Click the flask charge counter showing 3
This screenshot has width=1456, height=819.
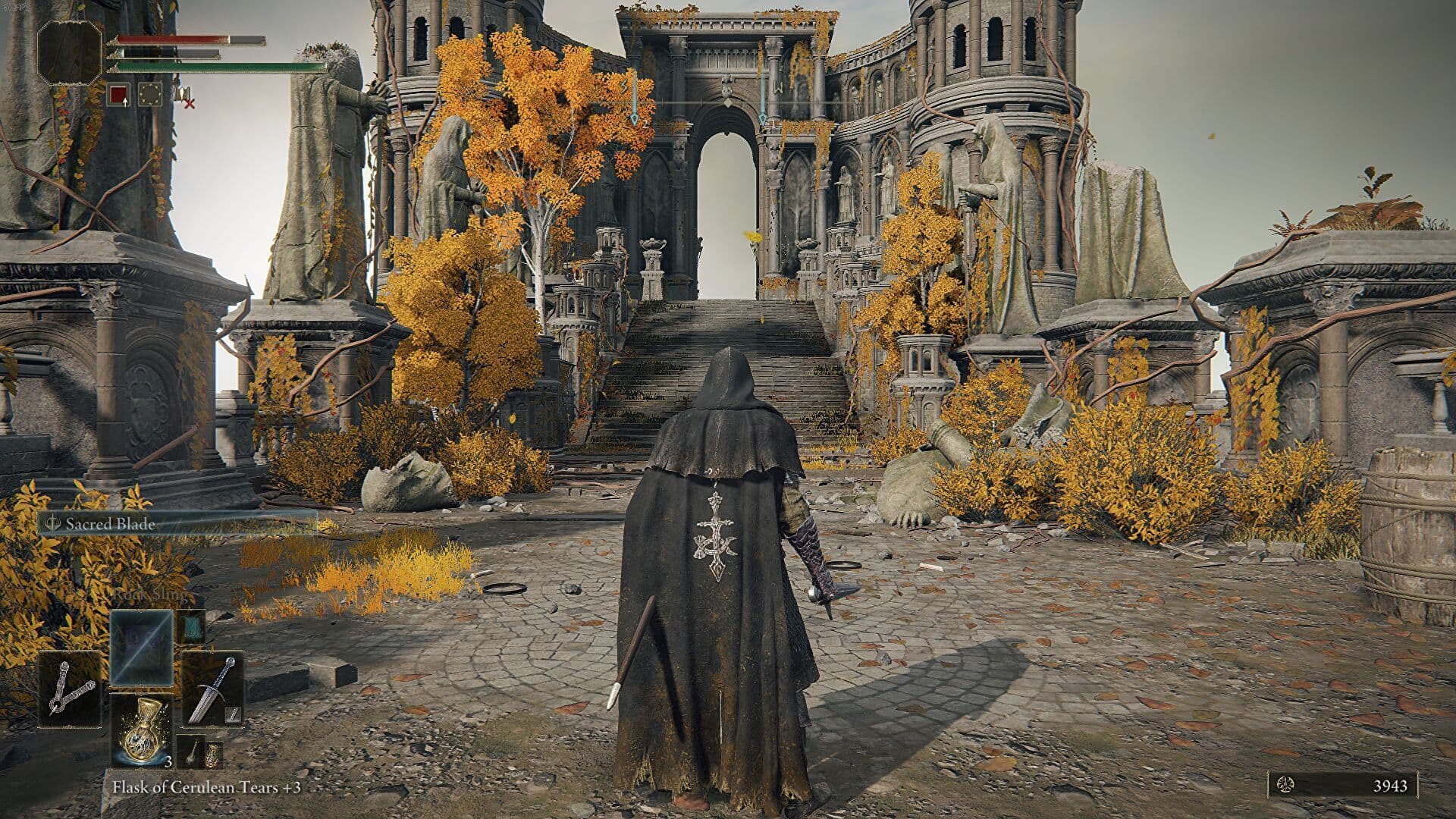pos(168,761)
